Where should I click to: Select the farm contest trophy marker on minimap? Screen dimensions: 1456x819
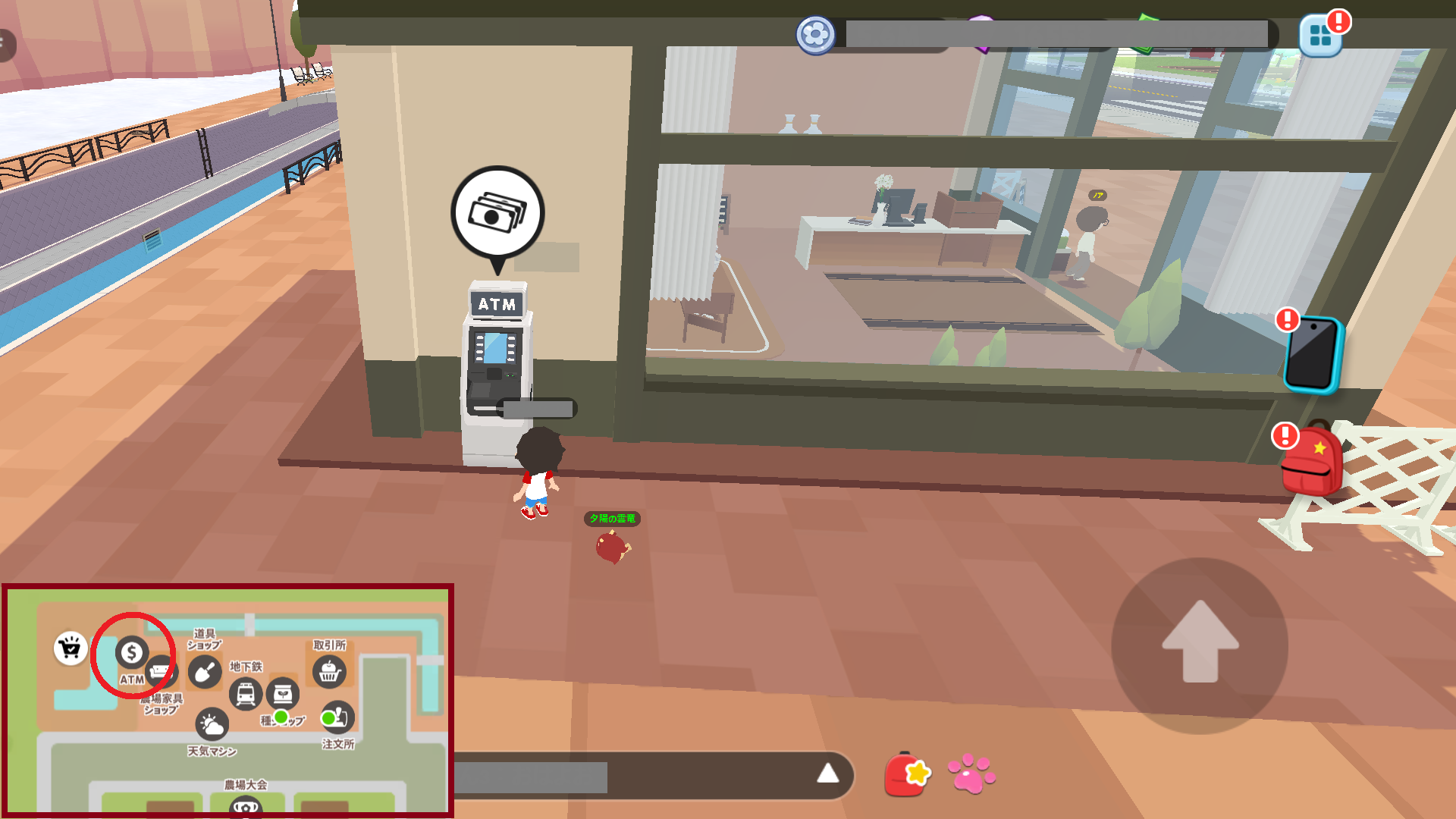[245, 807]
